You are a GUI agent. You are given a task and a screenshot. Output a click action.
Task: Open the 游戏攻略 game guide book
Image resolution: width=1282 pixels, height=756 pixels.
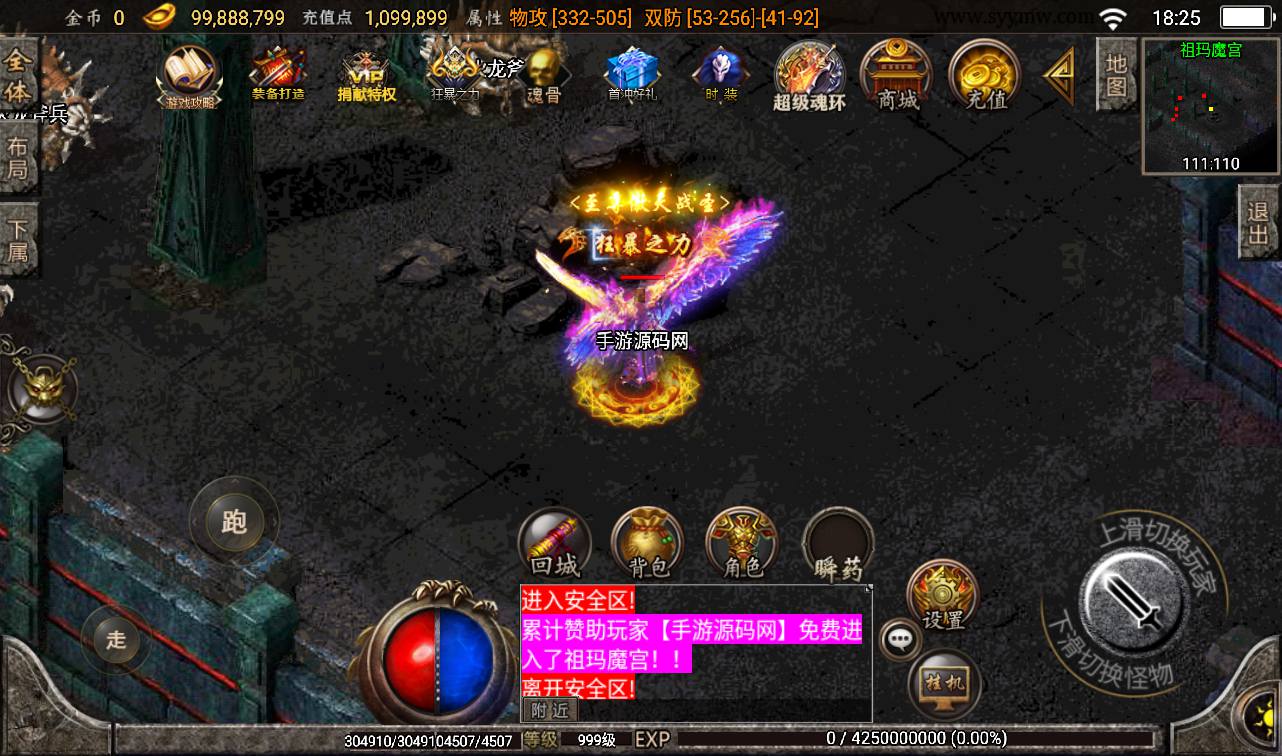tap(189, 74)
